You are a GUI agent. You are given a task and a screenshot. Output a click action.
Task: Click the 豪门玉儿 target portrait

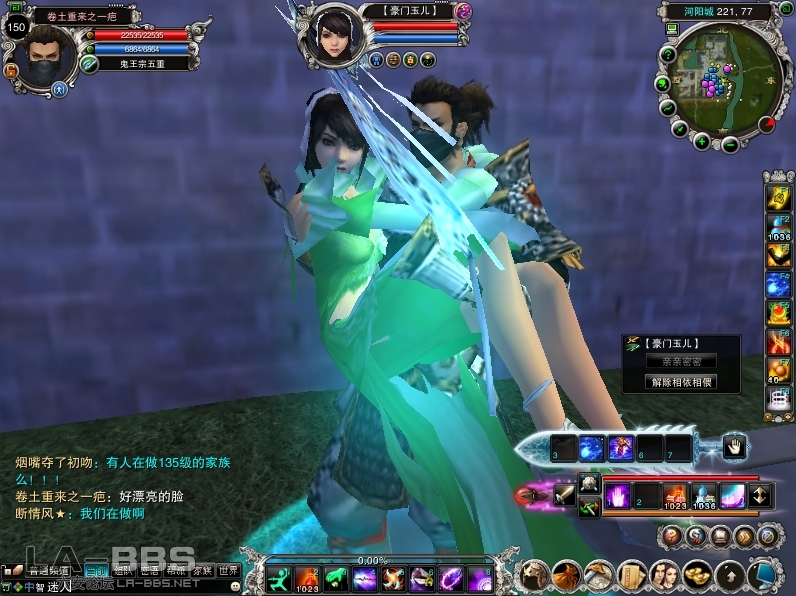point(335,37)
